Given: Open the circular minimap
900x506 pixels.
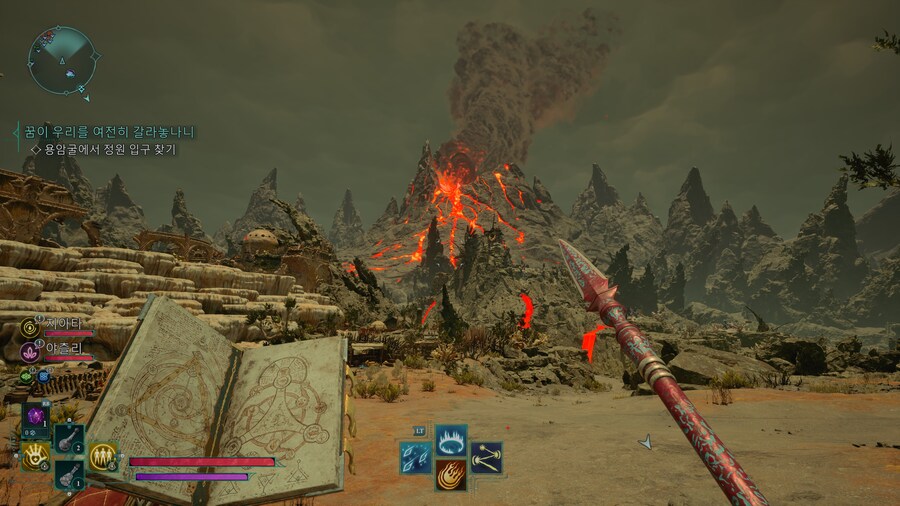Looking at the screenshot, I should click(62, 60).
